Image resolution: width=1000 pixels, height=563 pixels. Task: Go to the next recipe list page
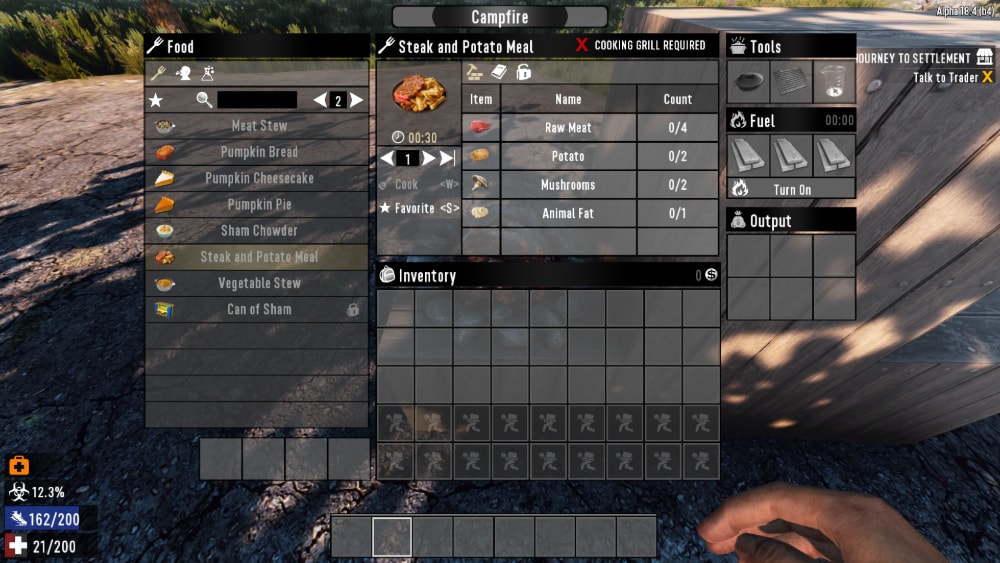pos(356,100)
